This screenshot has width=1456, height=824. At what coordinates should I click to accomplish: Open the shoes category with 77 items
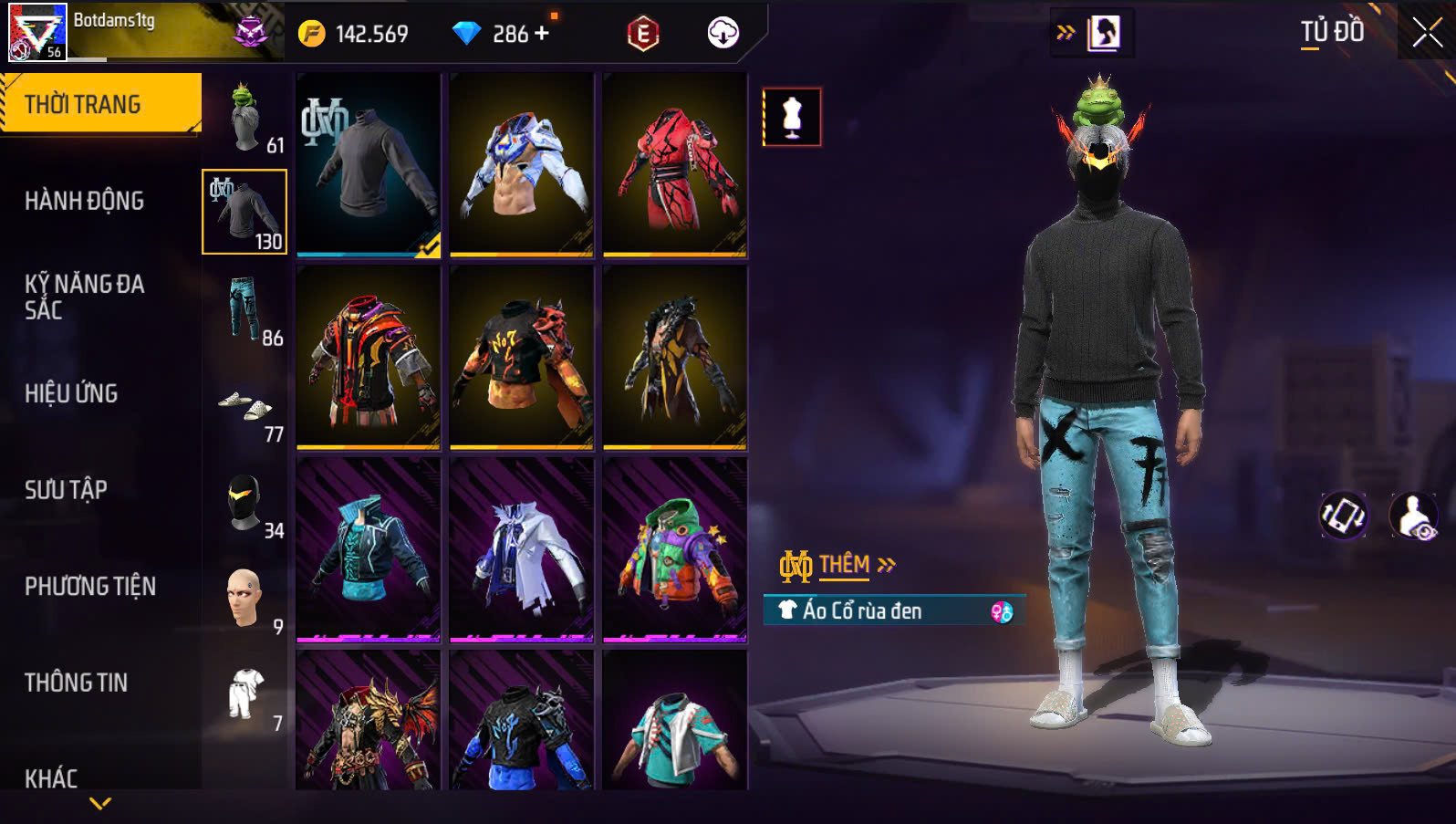click(x=244, y=406)
